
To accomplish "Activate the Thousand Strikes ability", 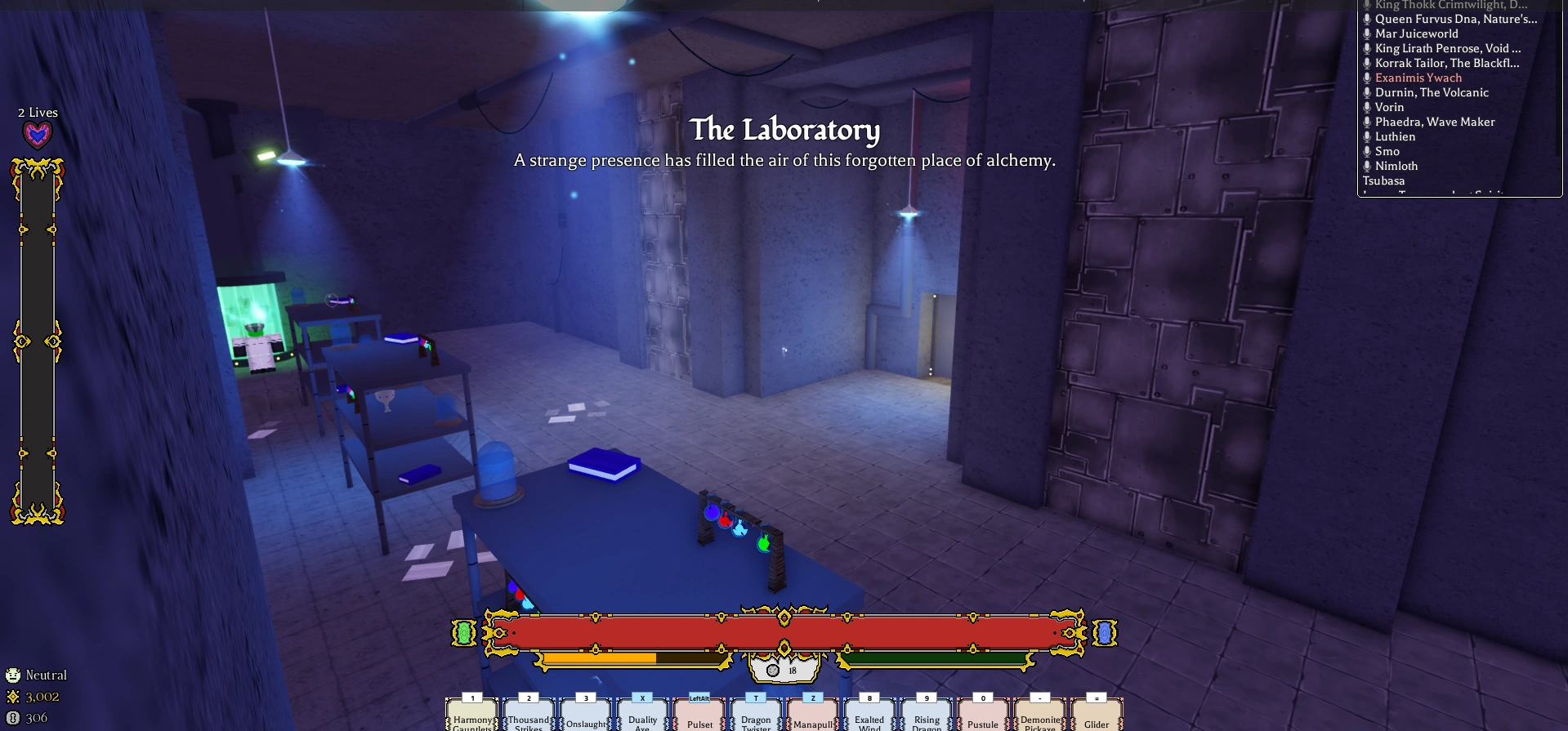I will 529,717.
